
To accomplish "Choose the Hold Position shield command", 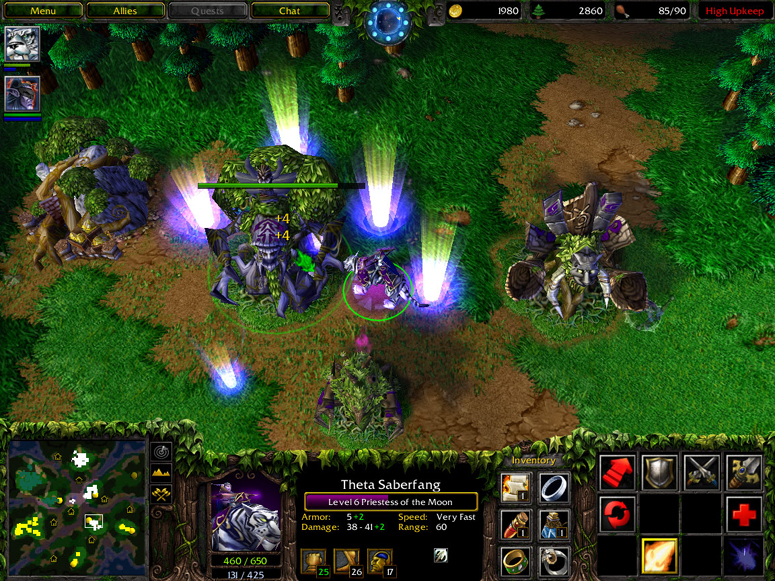I will (x=659, y=472).
